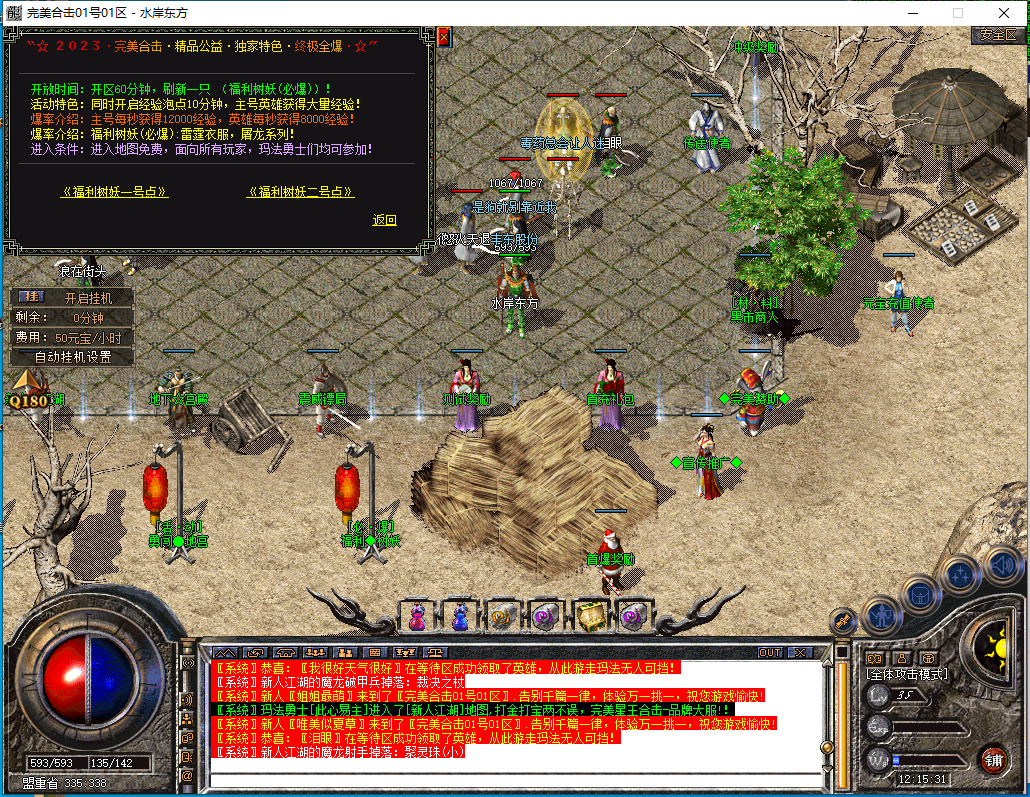Click the 返回 link in the dialog
This screenshot has height=797, width=1030.
[x=384, y=220]
